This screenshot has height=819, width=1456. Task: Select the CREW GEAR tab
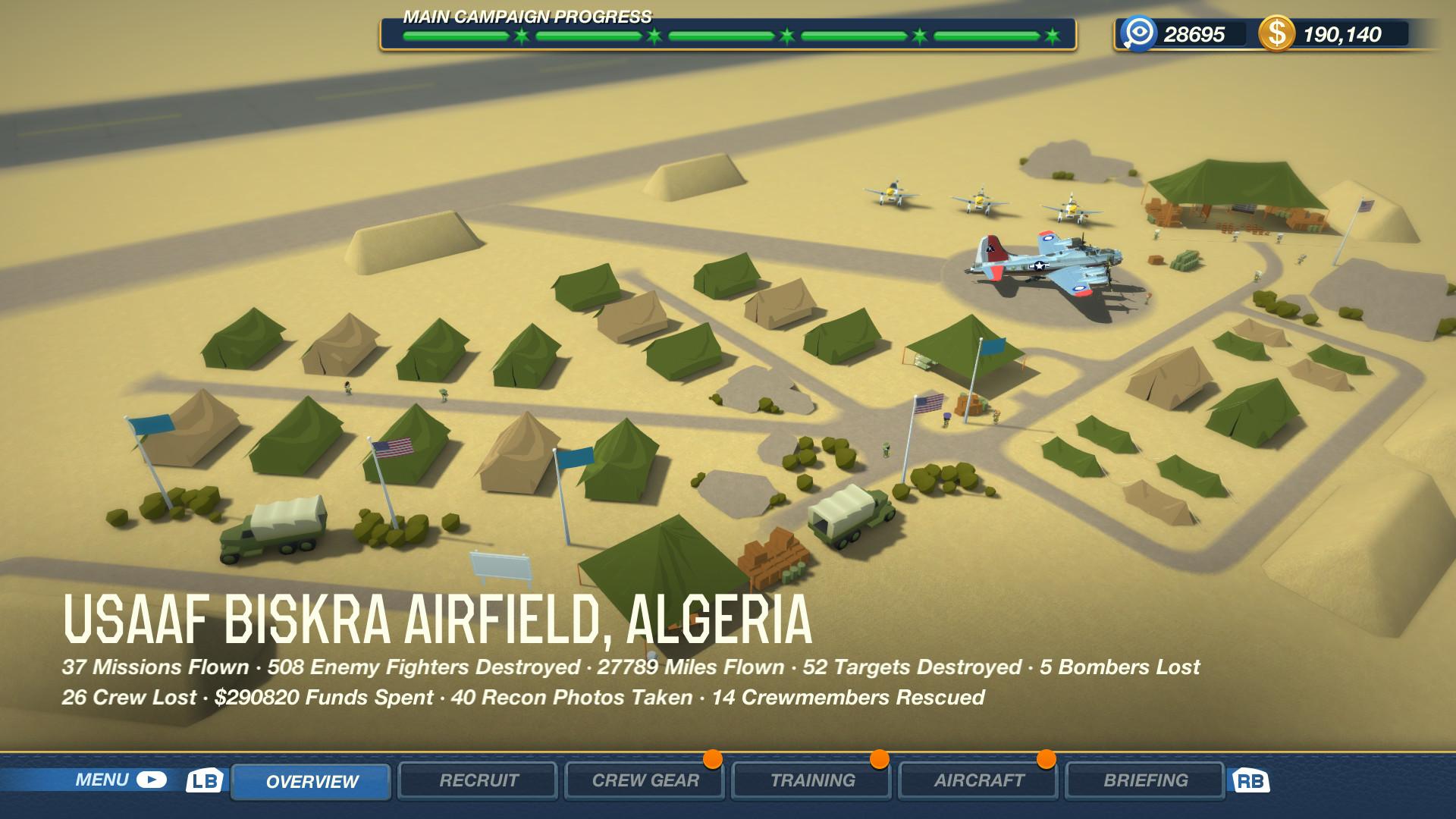tap(645, 780)
